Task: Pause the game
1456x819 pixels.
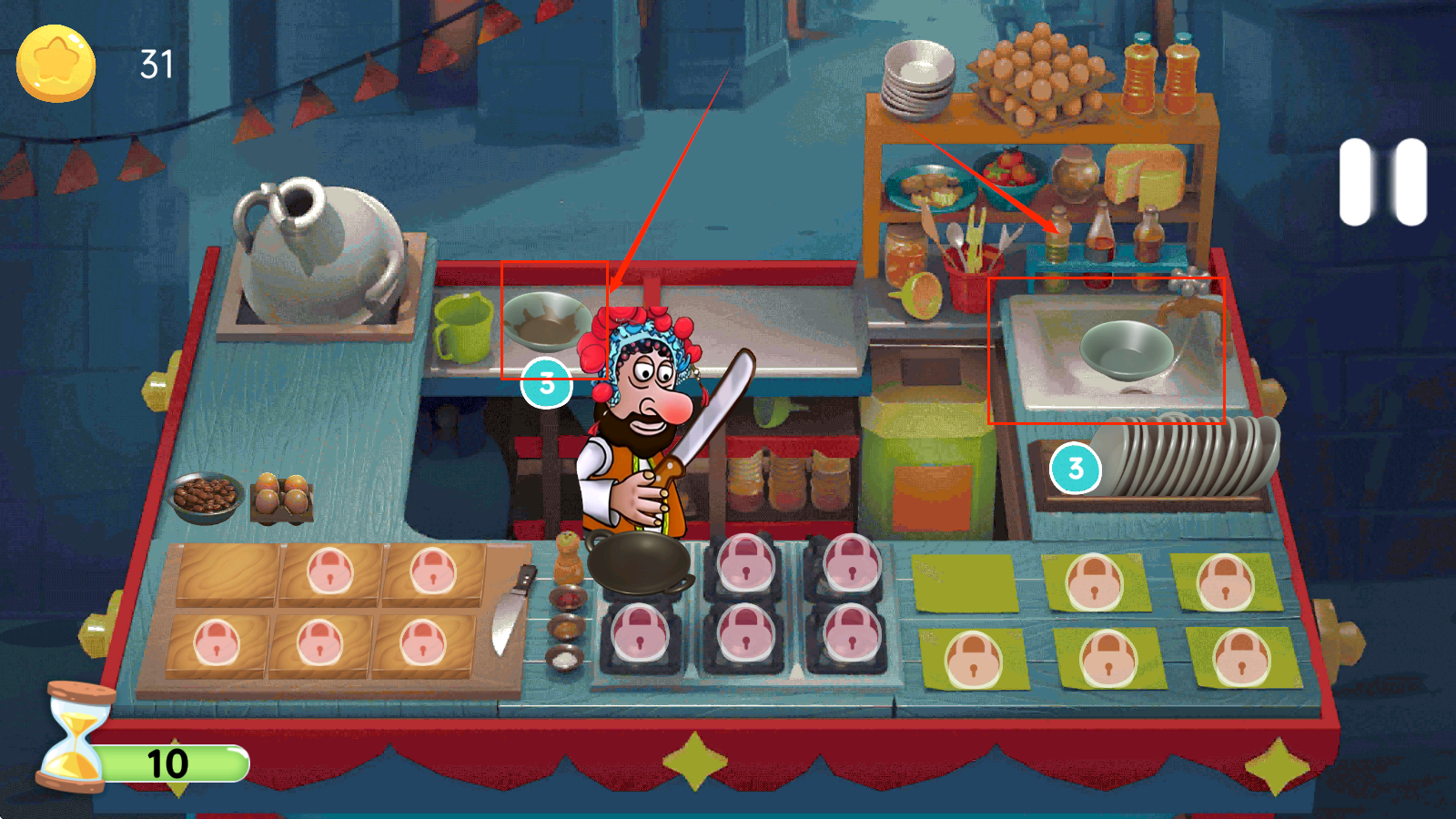Action: click(1382, 181)
